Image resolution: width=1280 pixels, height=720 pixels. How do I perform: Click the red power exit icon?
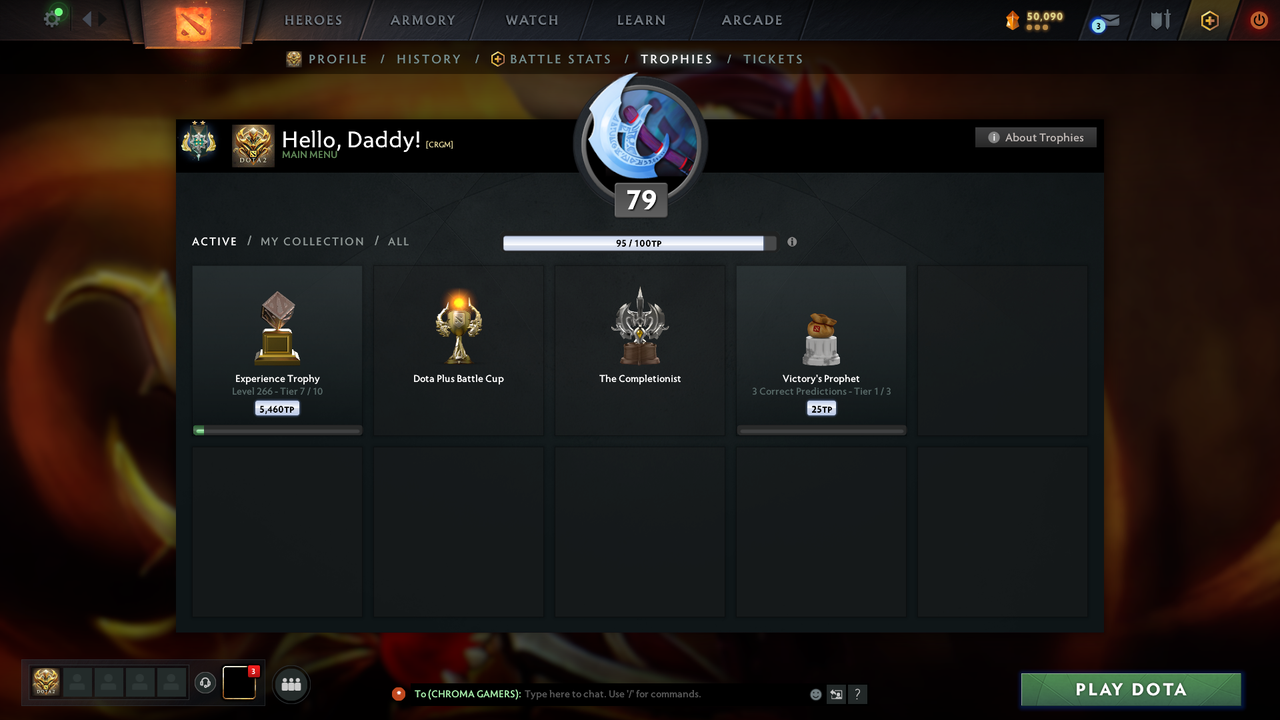[1258, 18]
